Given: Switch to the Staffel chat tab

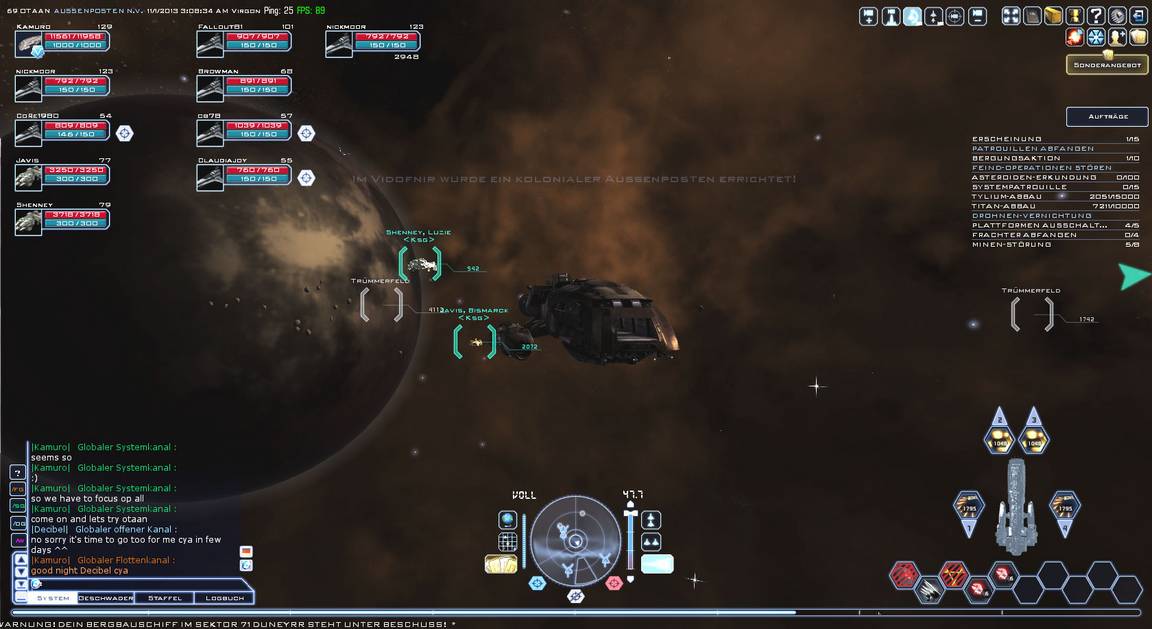Looking at the screenshot, I should (165, 598).
